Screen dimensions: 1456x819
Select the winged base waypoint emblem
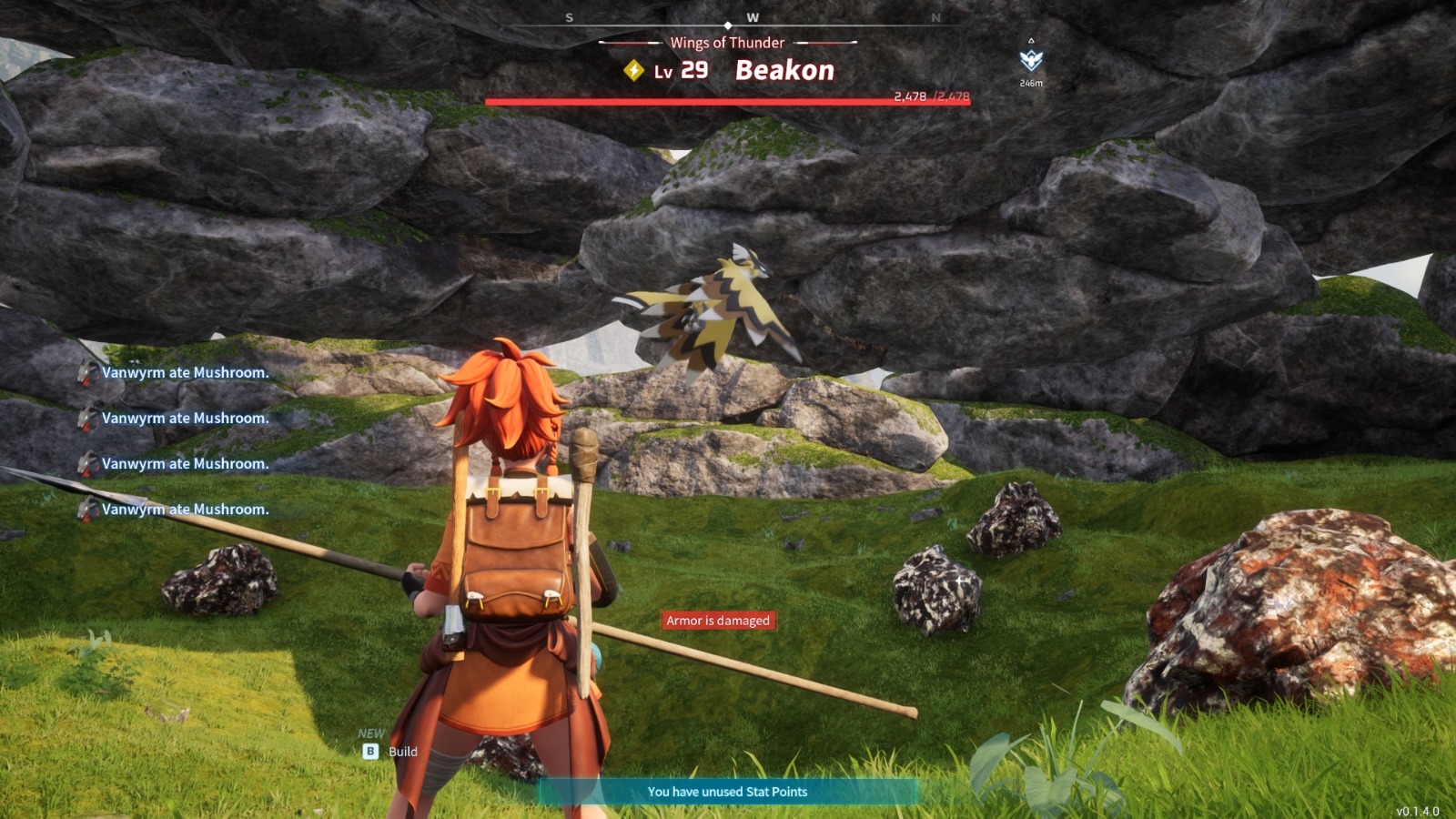[x=1029, y=61]
